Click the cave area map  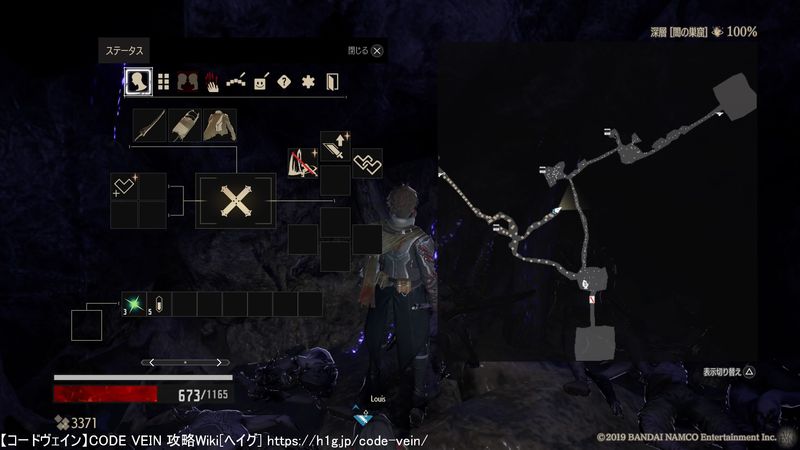tap(595, 200)
